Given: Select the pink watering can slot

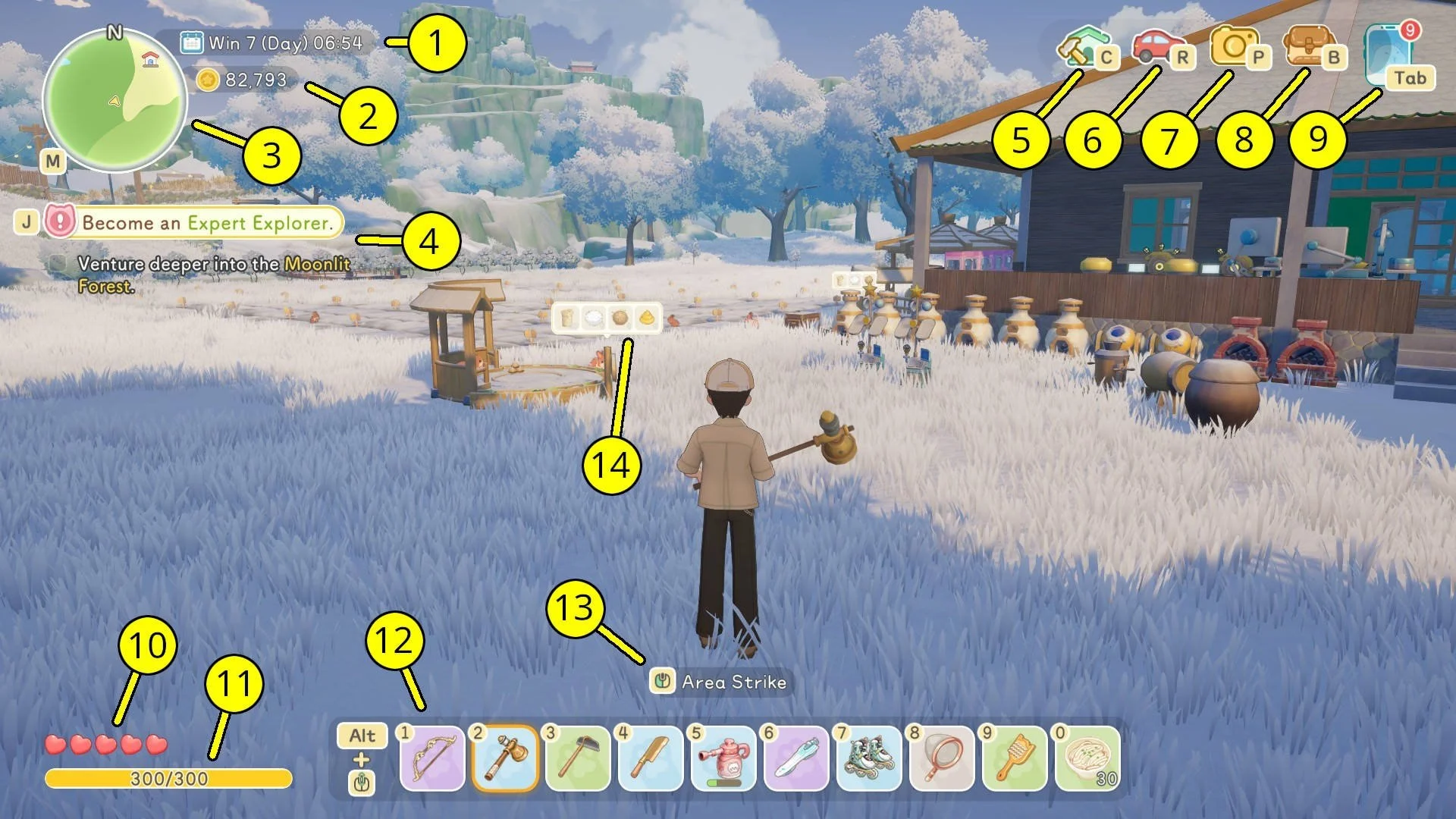Looking at the screenshot, I should (x=723, y=758).
